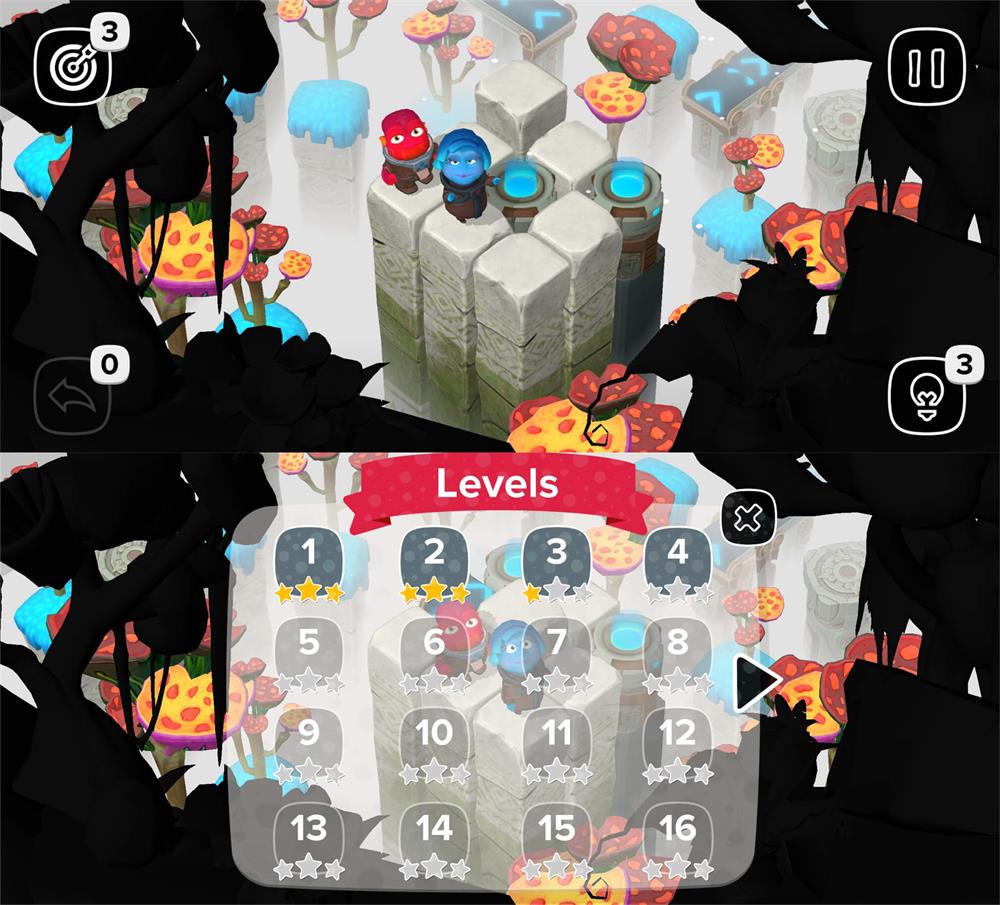Close the Levels panel
The height and width of the screenshot is (905, 1000).
click(x=749, y=518)
